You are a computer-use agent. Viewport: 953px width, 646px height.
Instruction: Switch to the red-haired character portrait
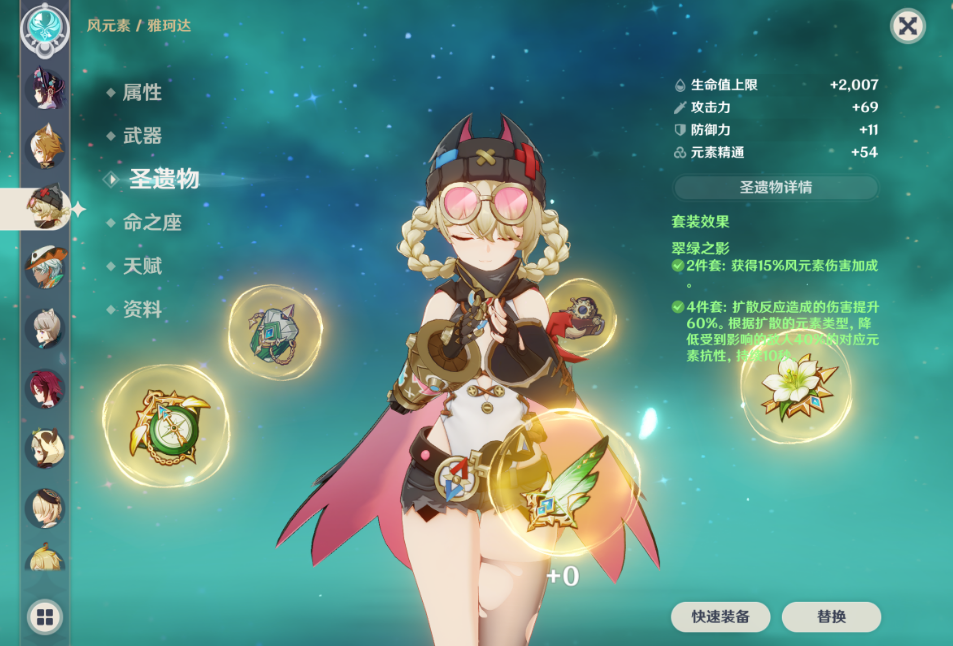tap(45, 388)
